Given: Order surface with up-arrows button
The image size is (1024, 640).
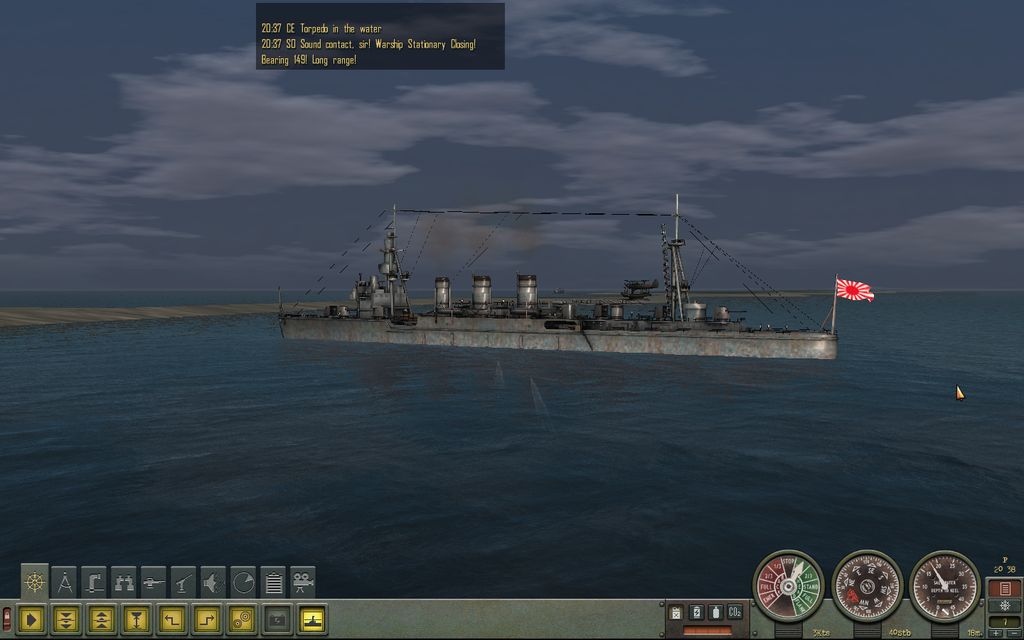Looking at the screenshot, I should coord(100,620).
